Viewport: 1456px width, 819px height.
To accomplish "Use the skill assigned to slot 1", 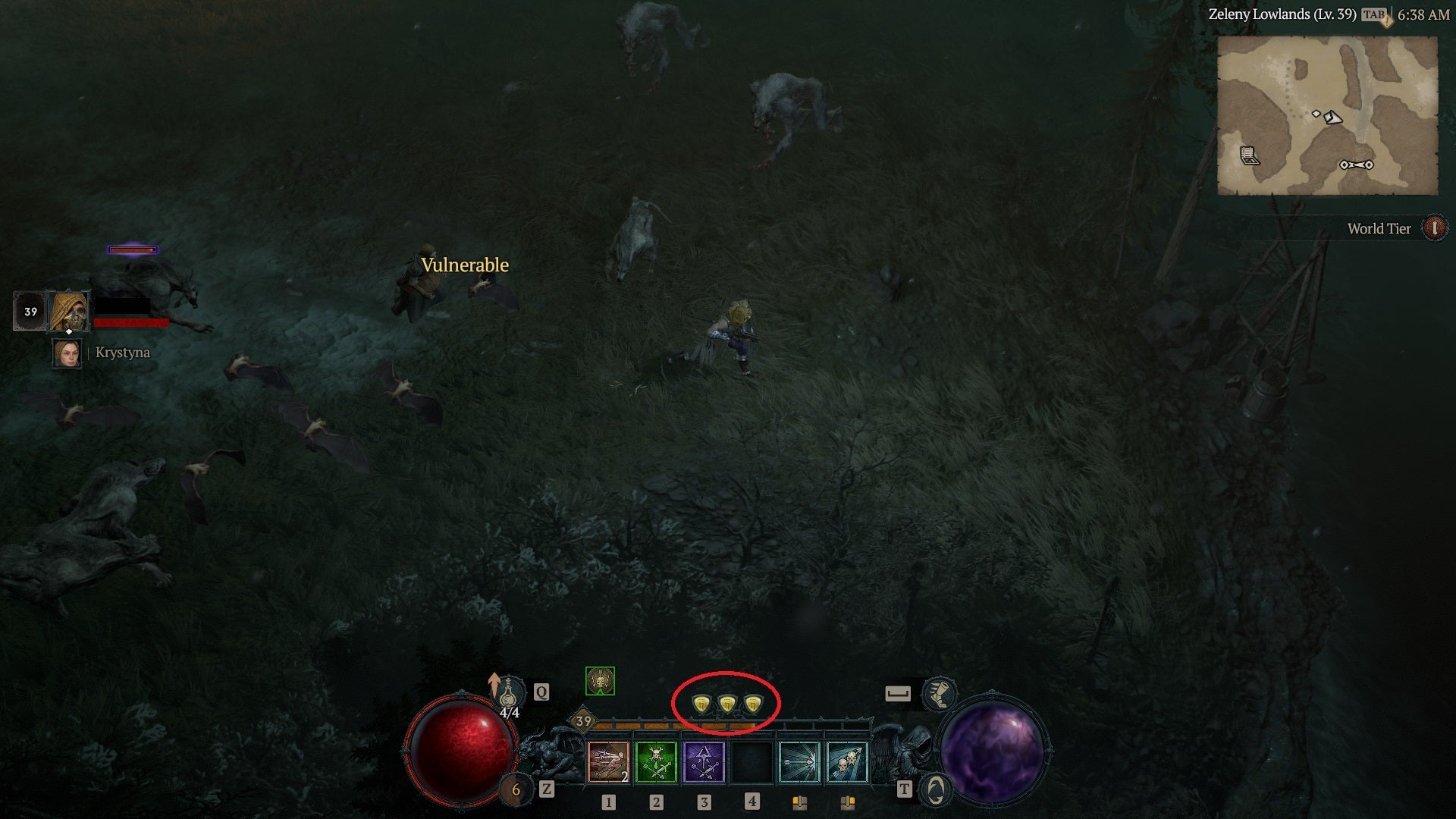I will (x=608, y=762).
